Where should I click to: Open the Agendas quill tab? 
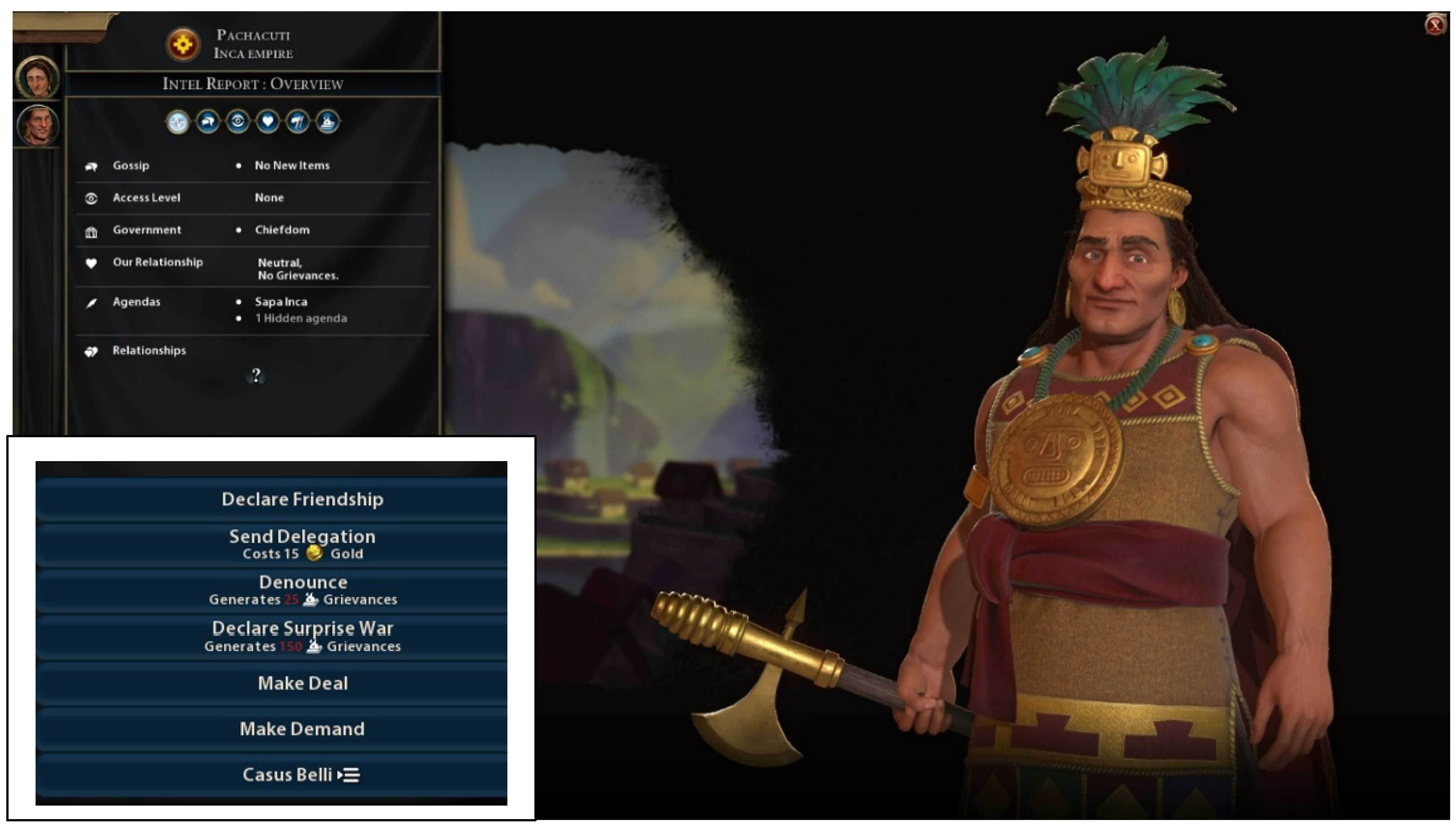point(298,122)
